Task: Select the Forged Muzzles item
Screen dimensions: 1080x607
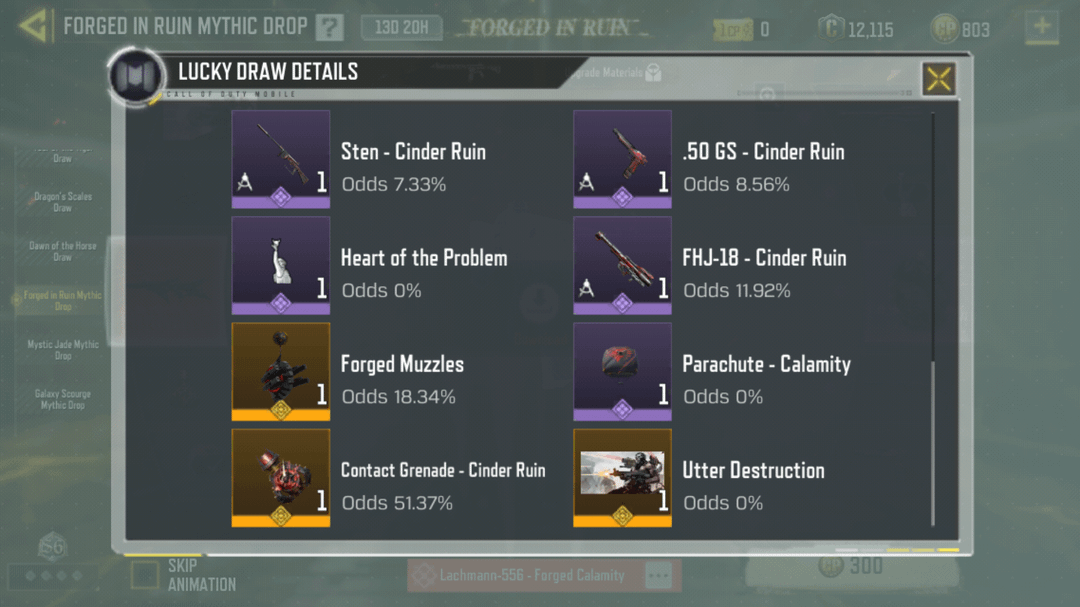Action: [x=281, y=371]
